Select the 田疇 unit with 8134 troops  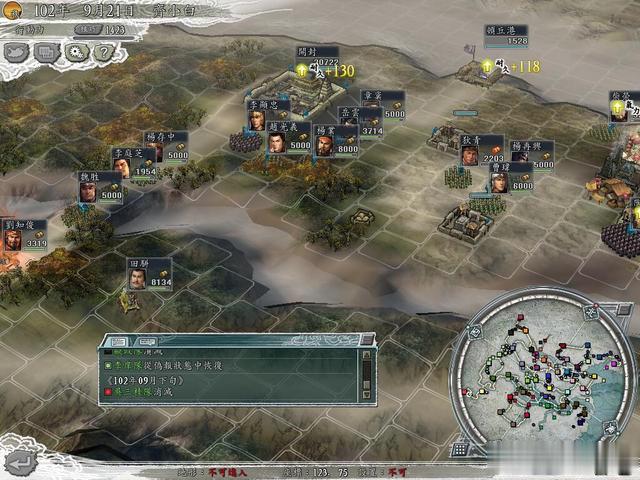tap(137, 277)
